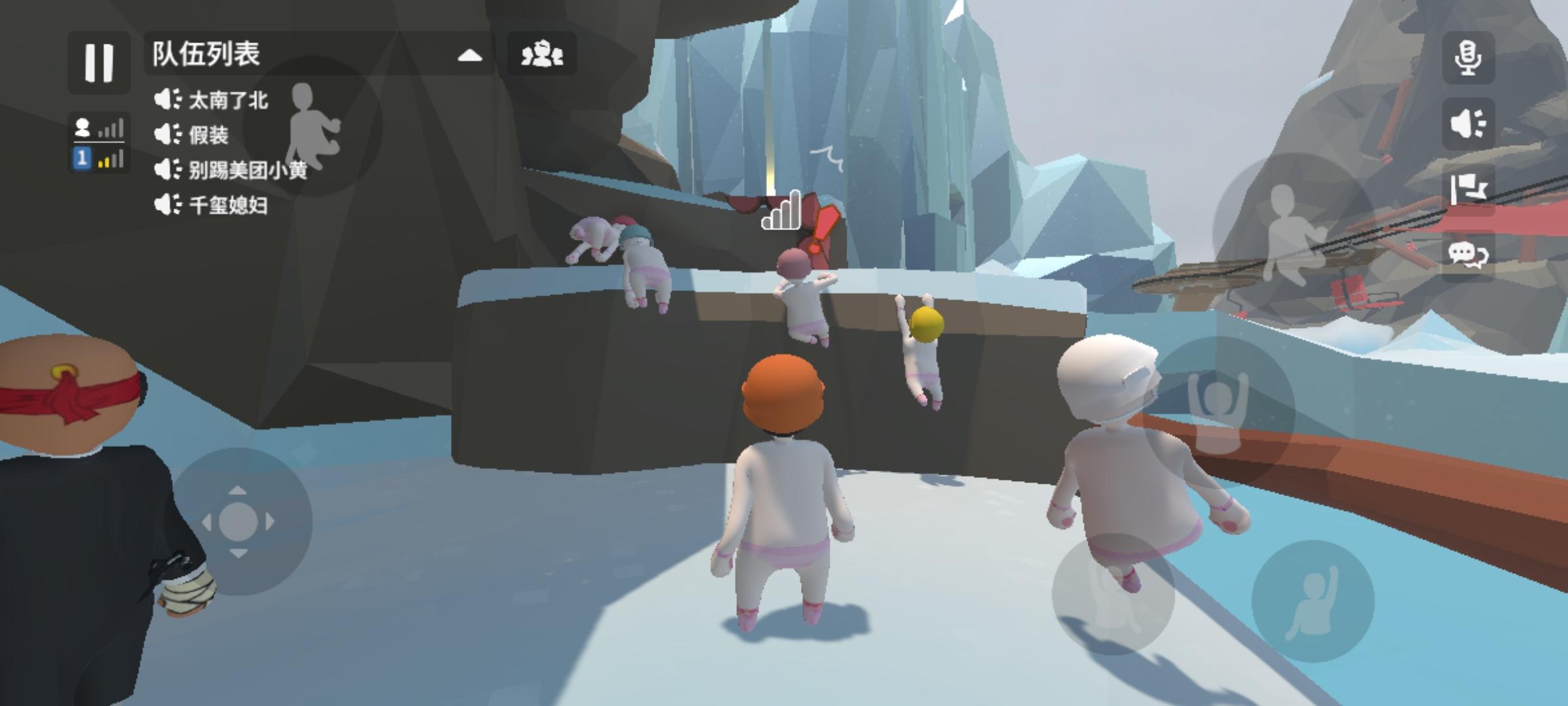The width and height of the screenshot is (1568, 706).
Task: Click the player count icon with signal bars
Action: tap(97, 127)
